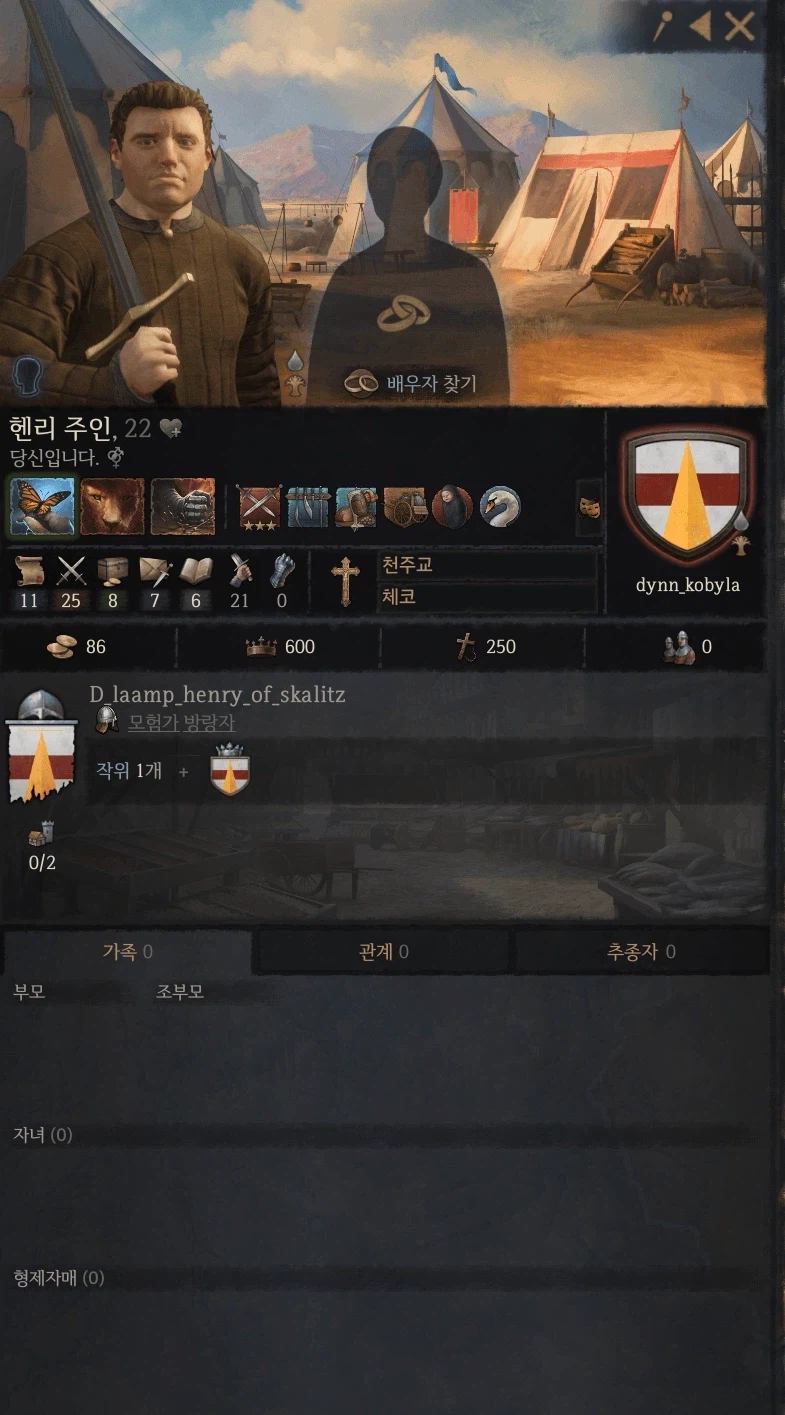This screenshot has width=785, height=1415.
Task: Click the theater masks icon
Action: coord(590,507)
